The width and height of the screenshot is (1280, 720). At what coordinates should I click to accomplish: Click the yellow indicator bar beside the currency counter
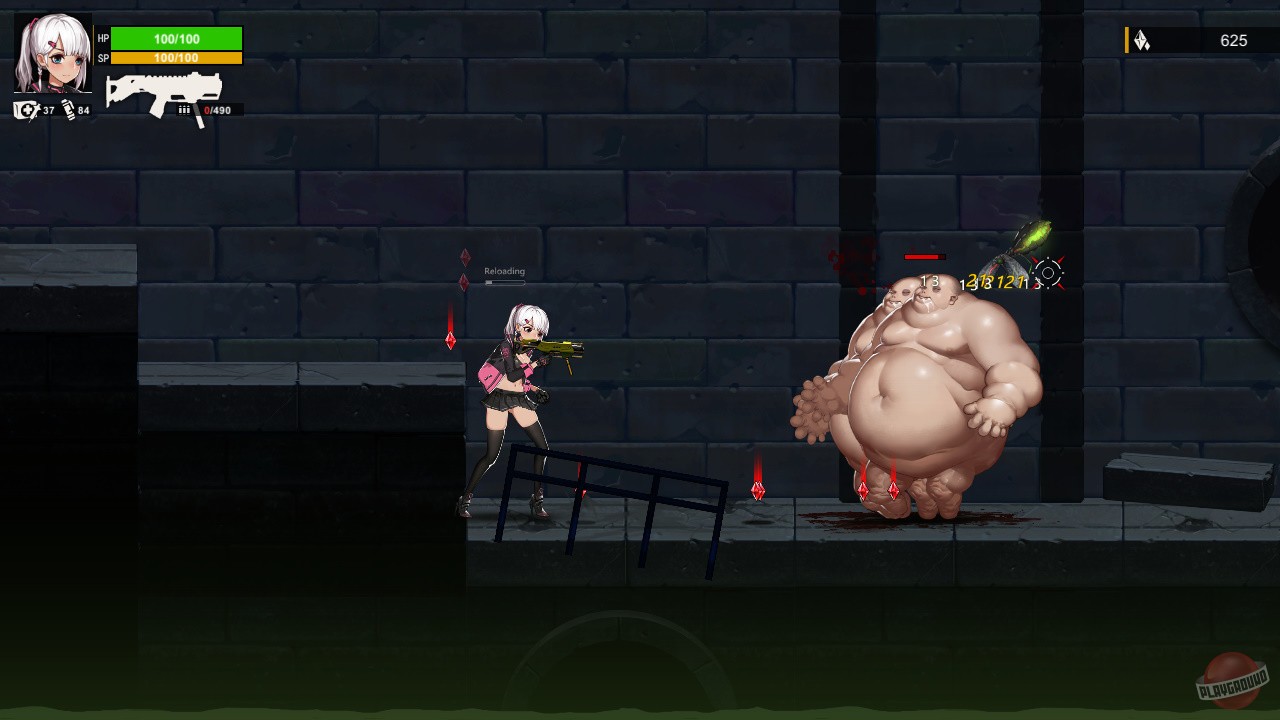coord(1129,41)
